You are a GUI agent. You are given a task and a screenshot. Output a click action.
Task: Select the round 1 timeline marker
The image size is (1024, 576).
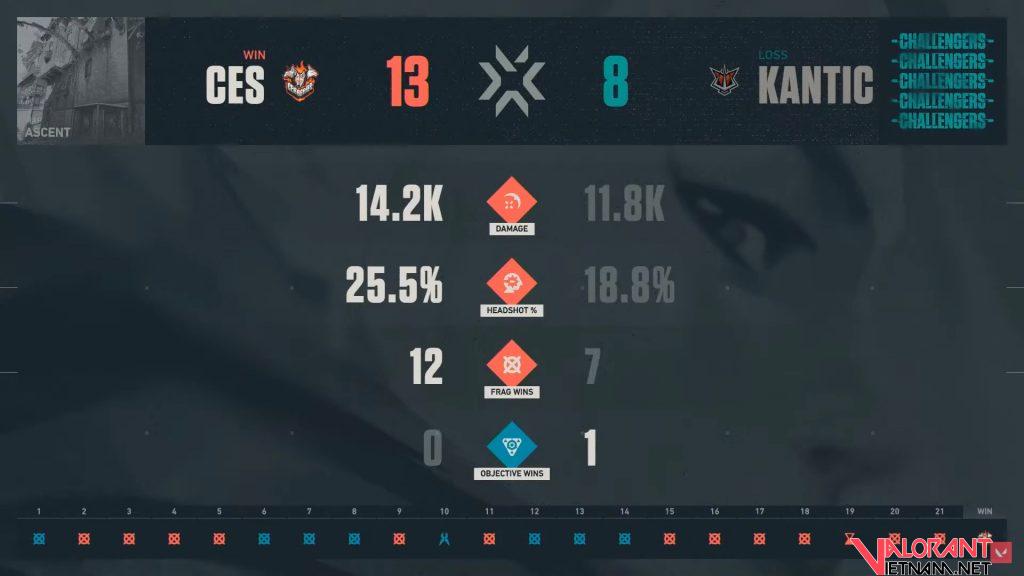click(x=39, y=539)
